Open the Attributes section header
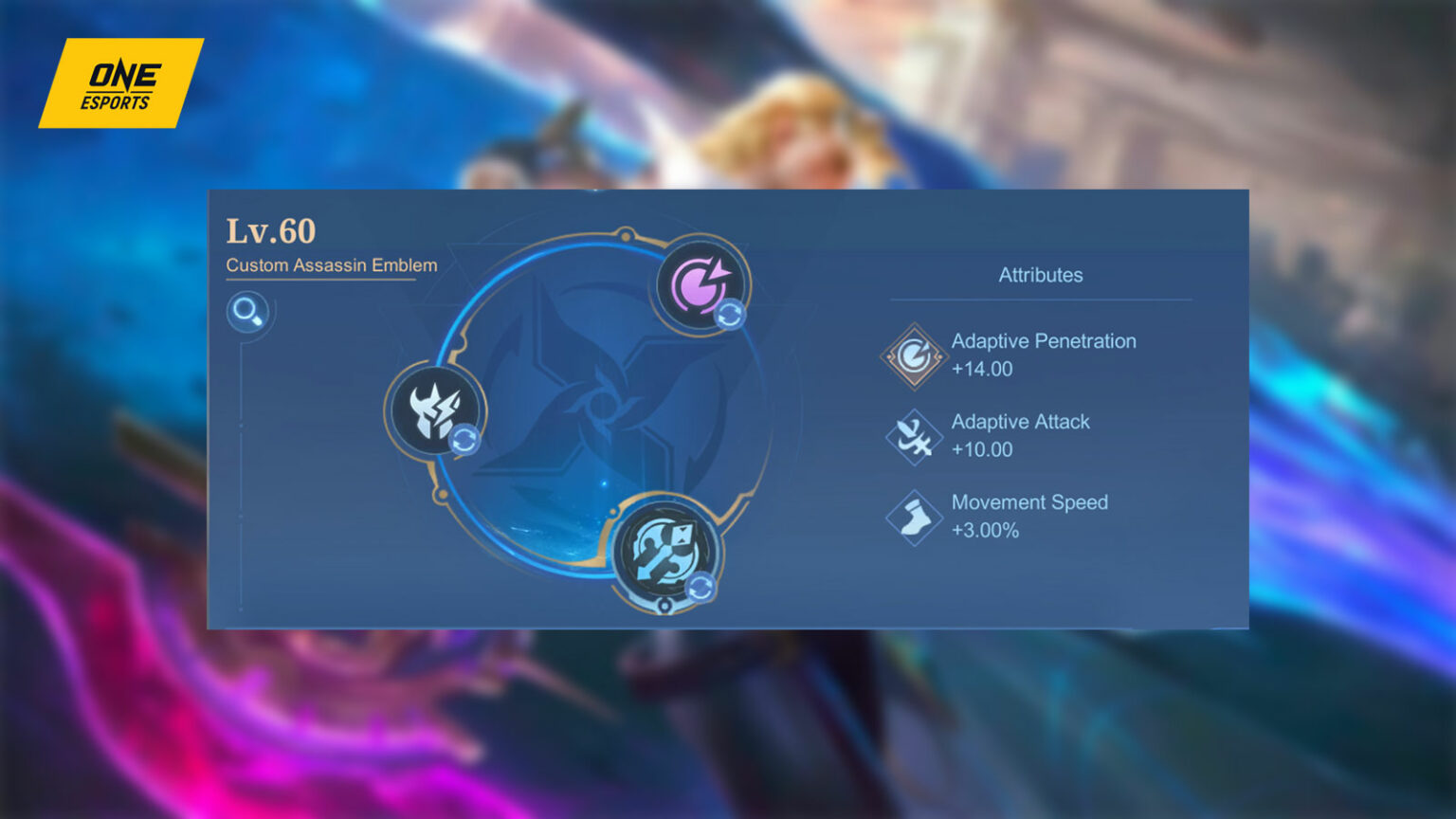This screenshot has height=819, width=1456. [1041, 275]
